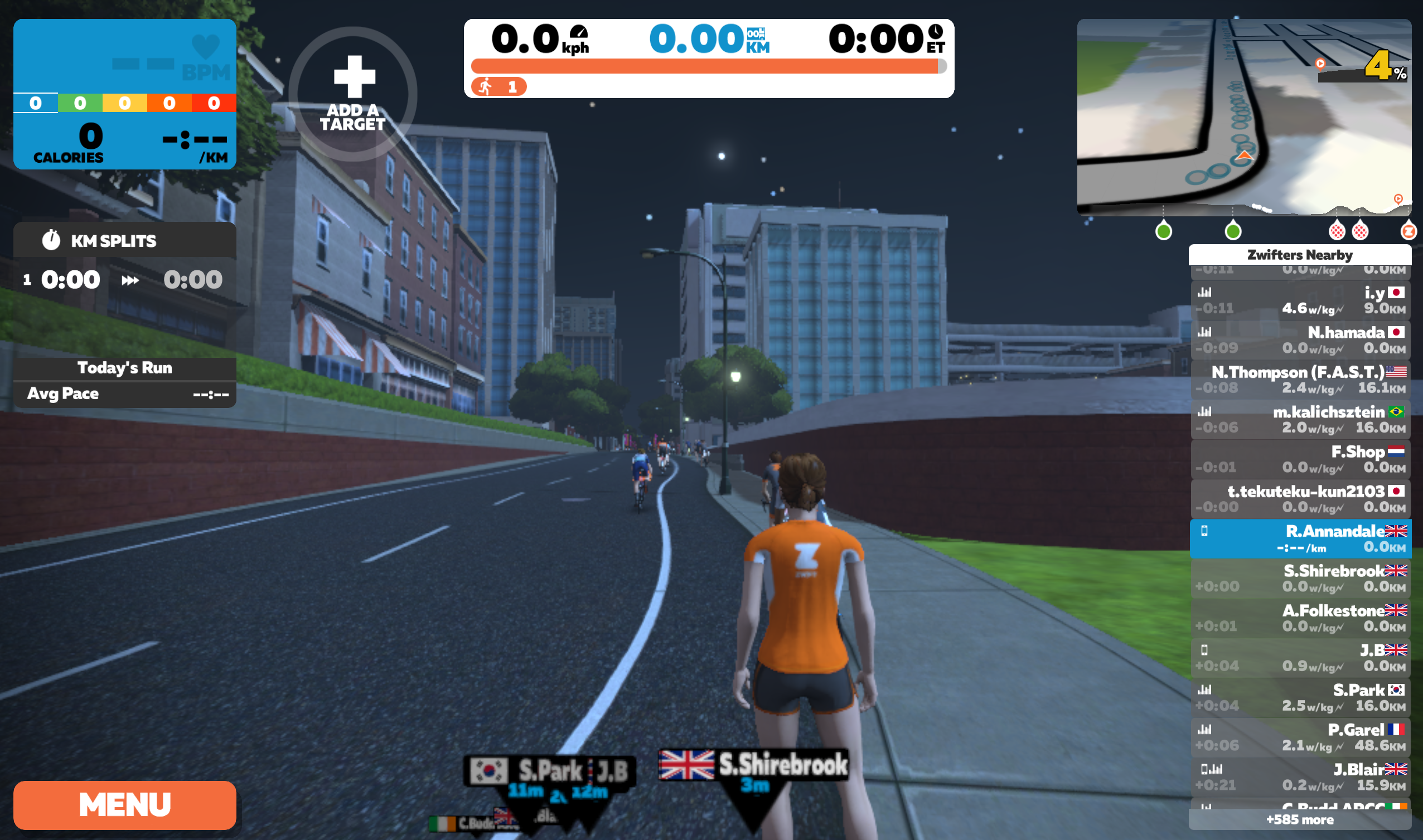Viewport: 1423px width, 840px height.
Task: Open the route minimap
Action: point(1243,117)
